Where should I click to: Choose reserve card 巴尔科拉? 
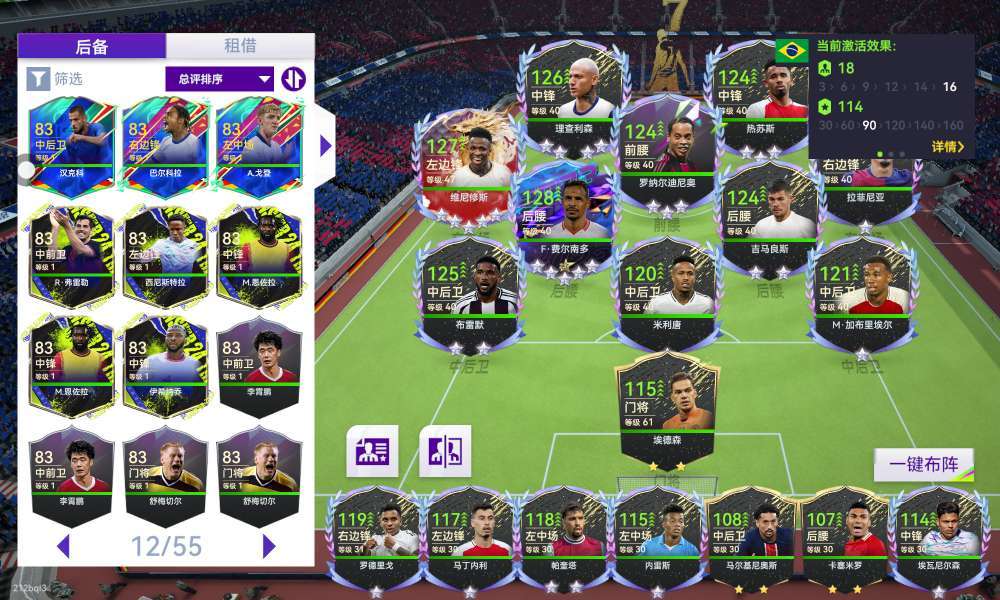164,141
